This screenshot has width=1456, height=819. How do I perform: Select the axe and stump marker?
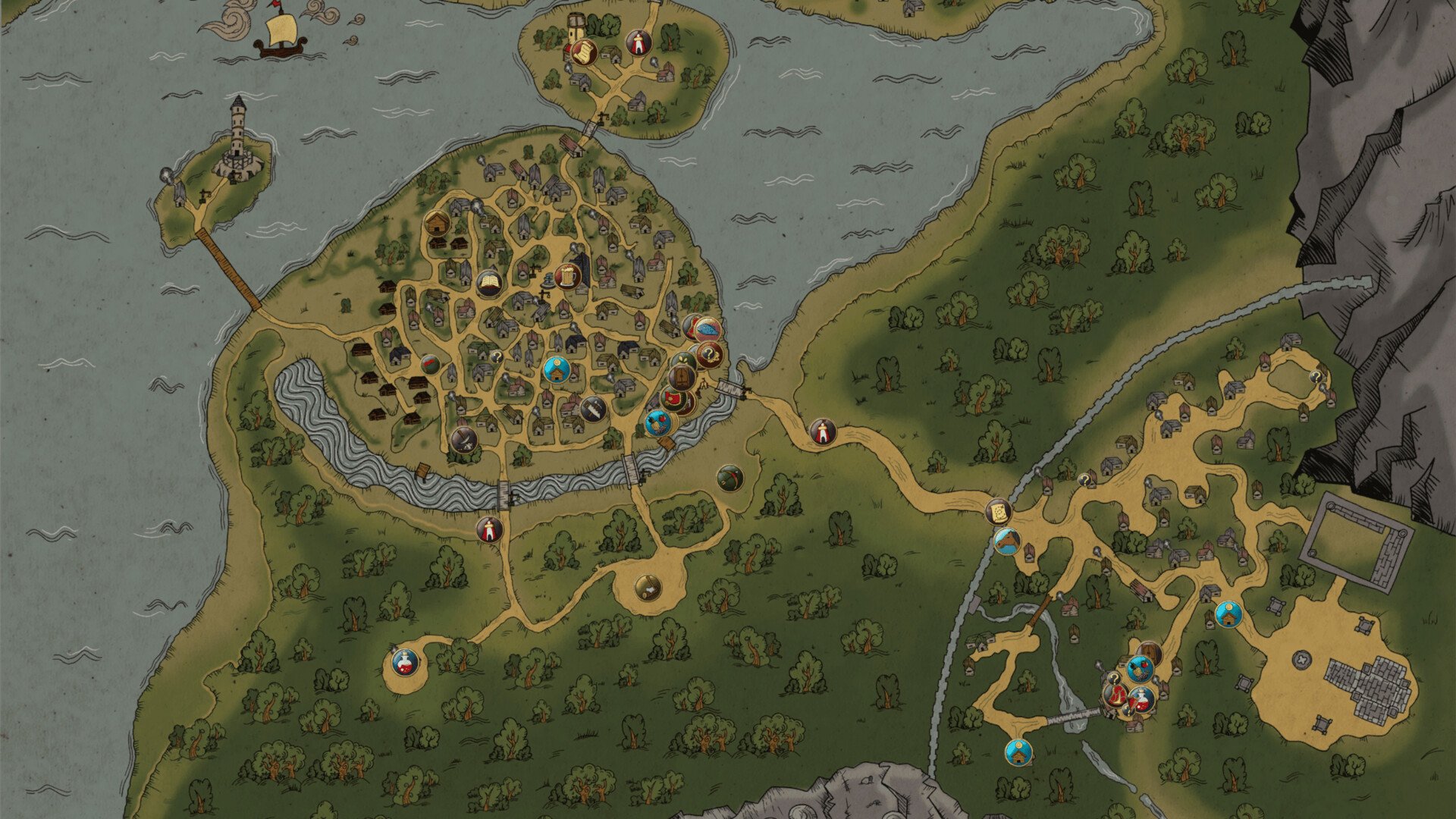pos(646,585)
